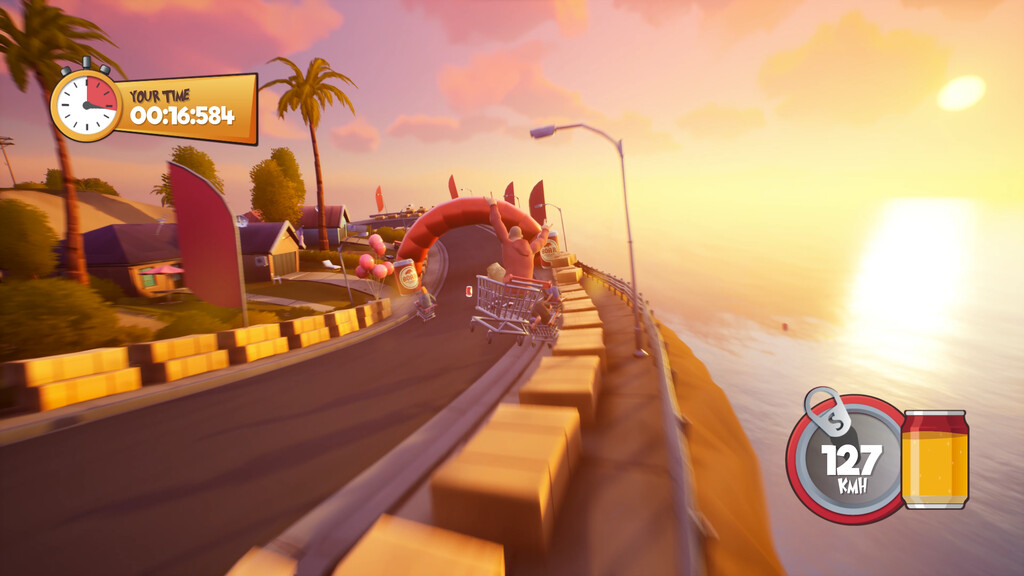This screenshot has width=1024, height=576.
Task: Click the beer can boost icon
Action: click(x=934, y=459)
